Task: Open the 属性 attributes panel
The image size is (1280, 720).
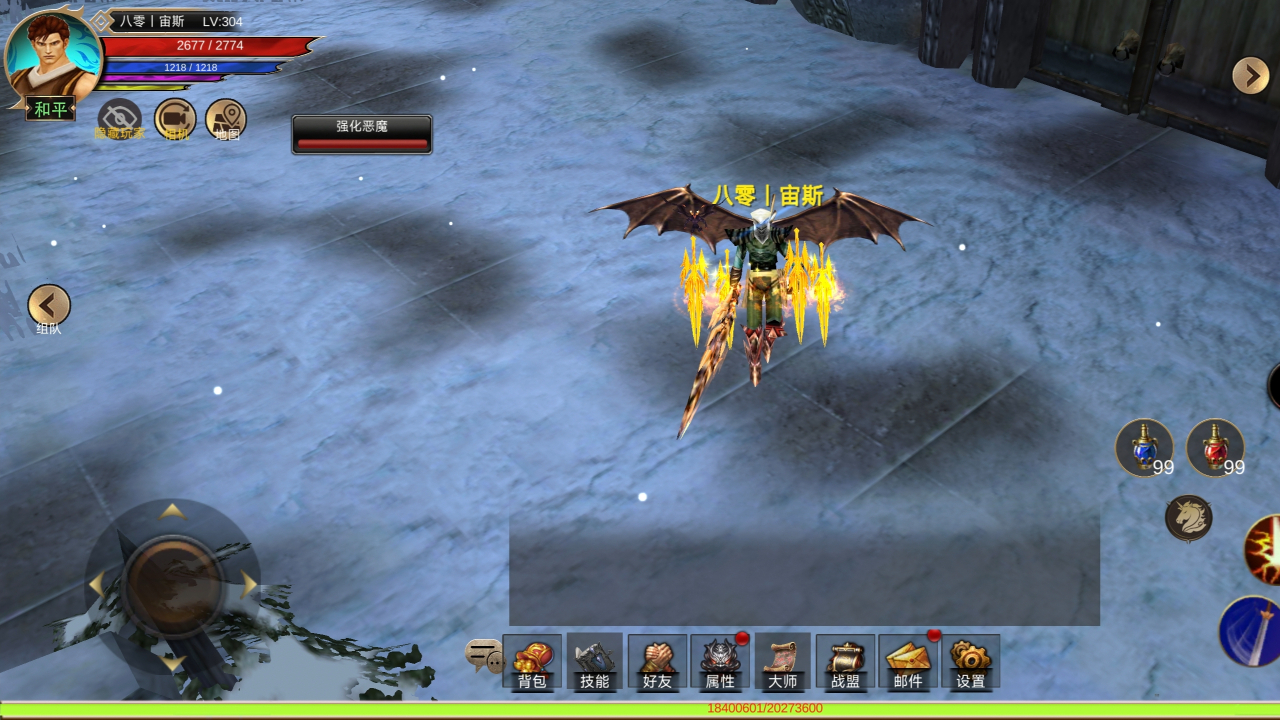Action: [x=720, y=662]
